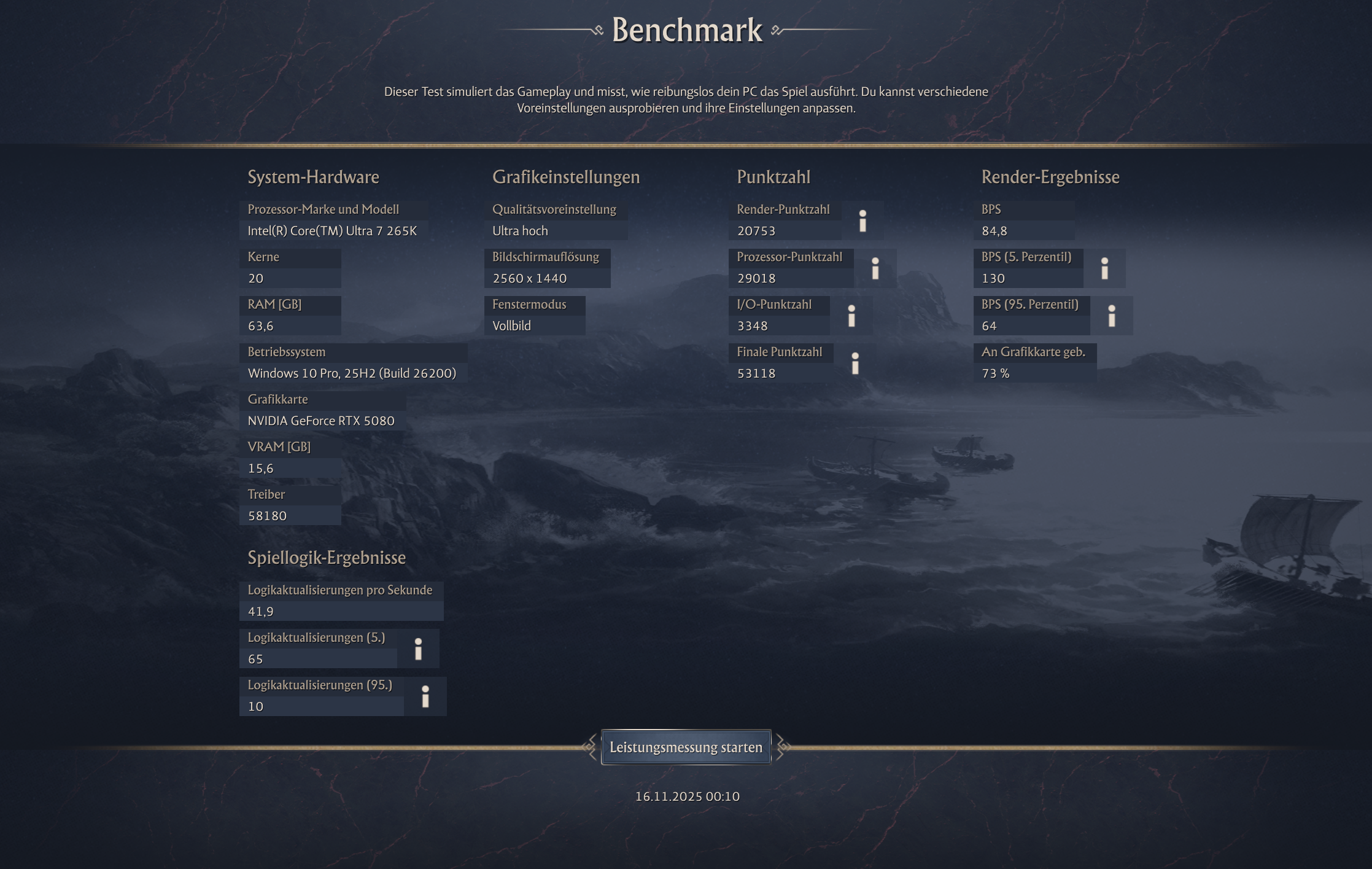Image resolution: width=1372 pixels, height=869 pixels.
Task: Open info tooltip for Render-Punktzahl
Action: (x=863, y=220)
